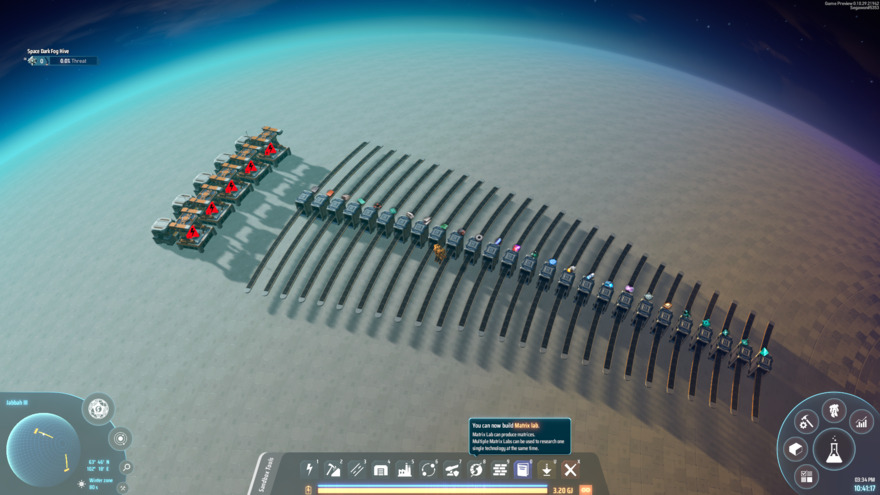
Task: Open the research flask technology panel
Action: pyautogui.click(x=833, y=450)
